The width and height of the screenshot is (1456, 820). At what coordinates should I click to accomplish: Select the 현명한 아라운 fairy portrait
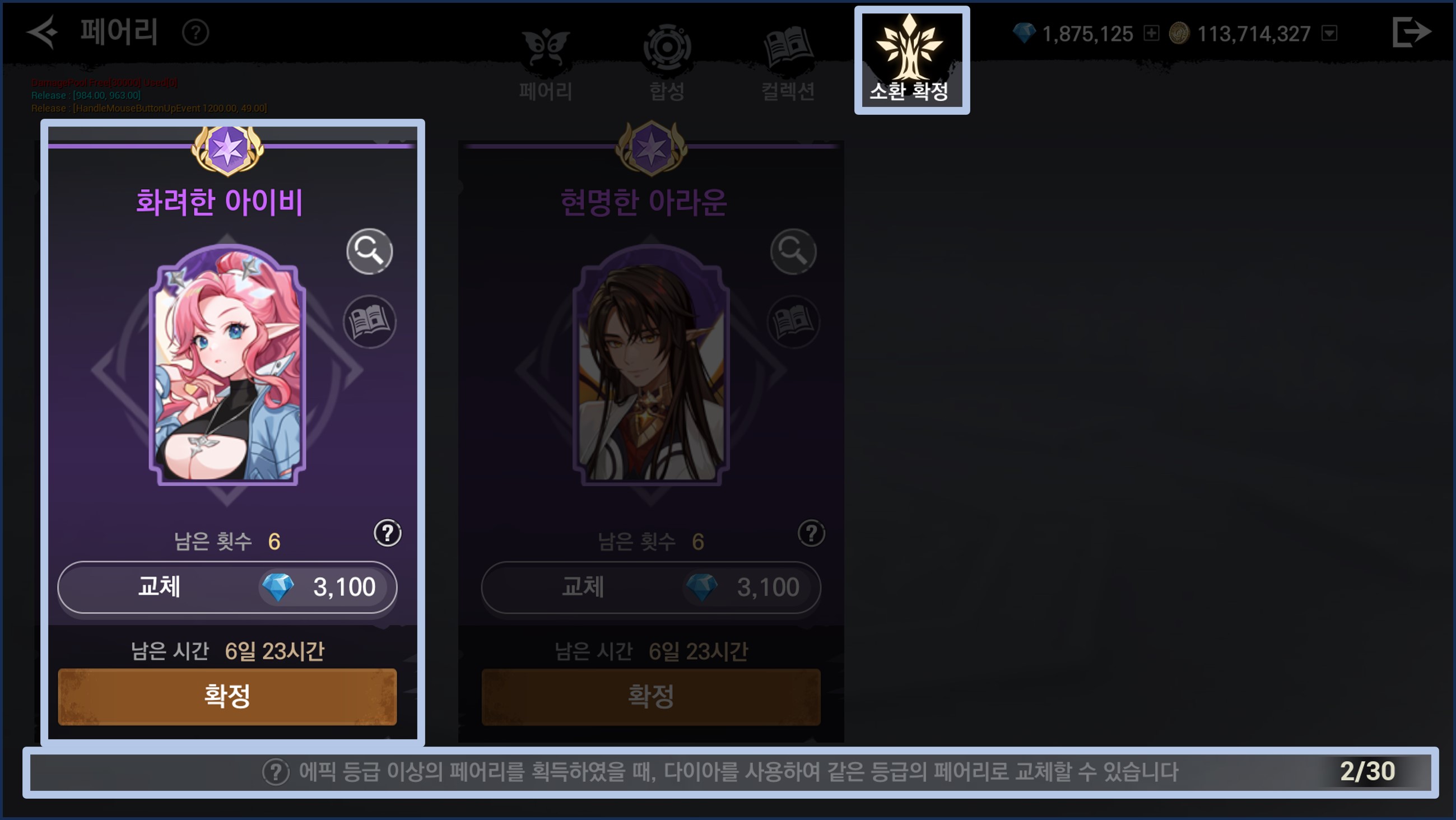click(651, 367)
